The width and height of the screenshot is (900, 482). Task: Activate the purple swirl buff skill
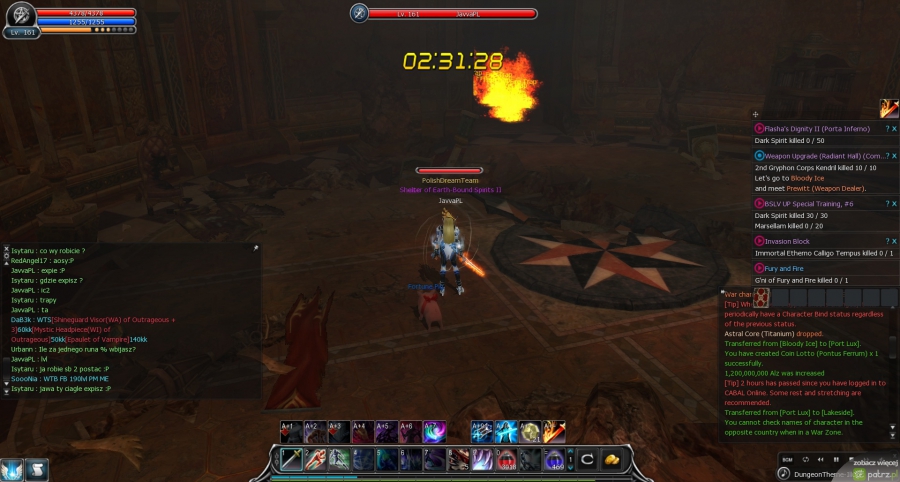[x=434, y=432]
